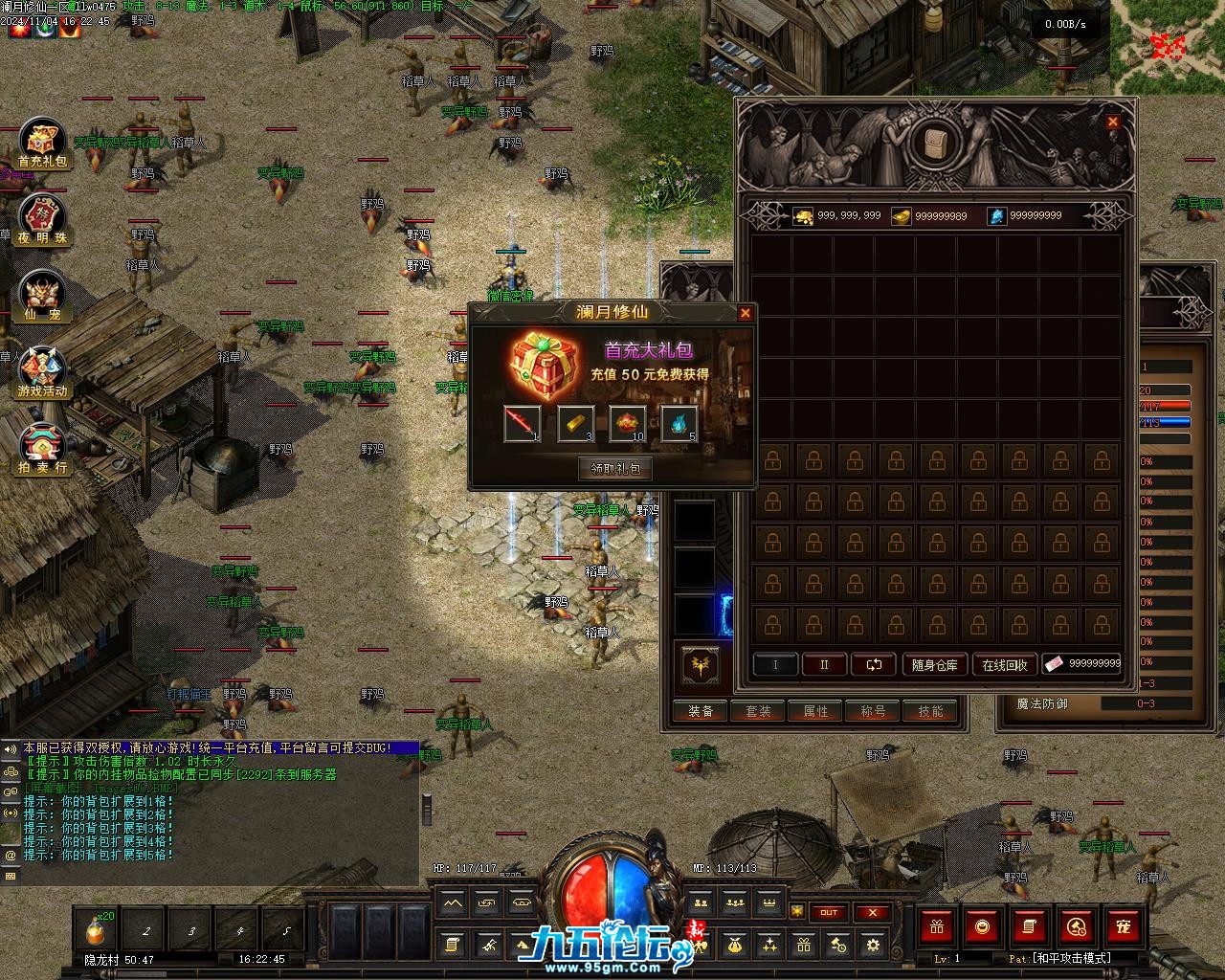Open the 游戏活动 events icon
Image resolution: width=1225 pixels, height=980 pixels.
[42, 373]
